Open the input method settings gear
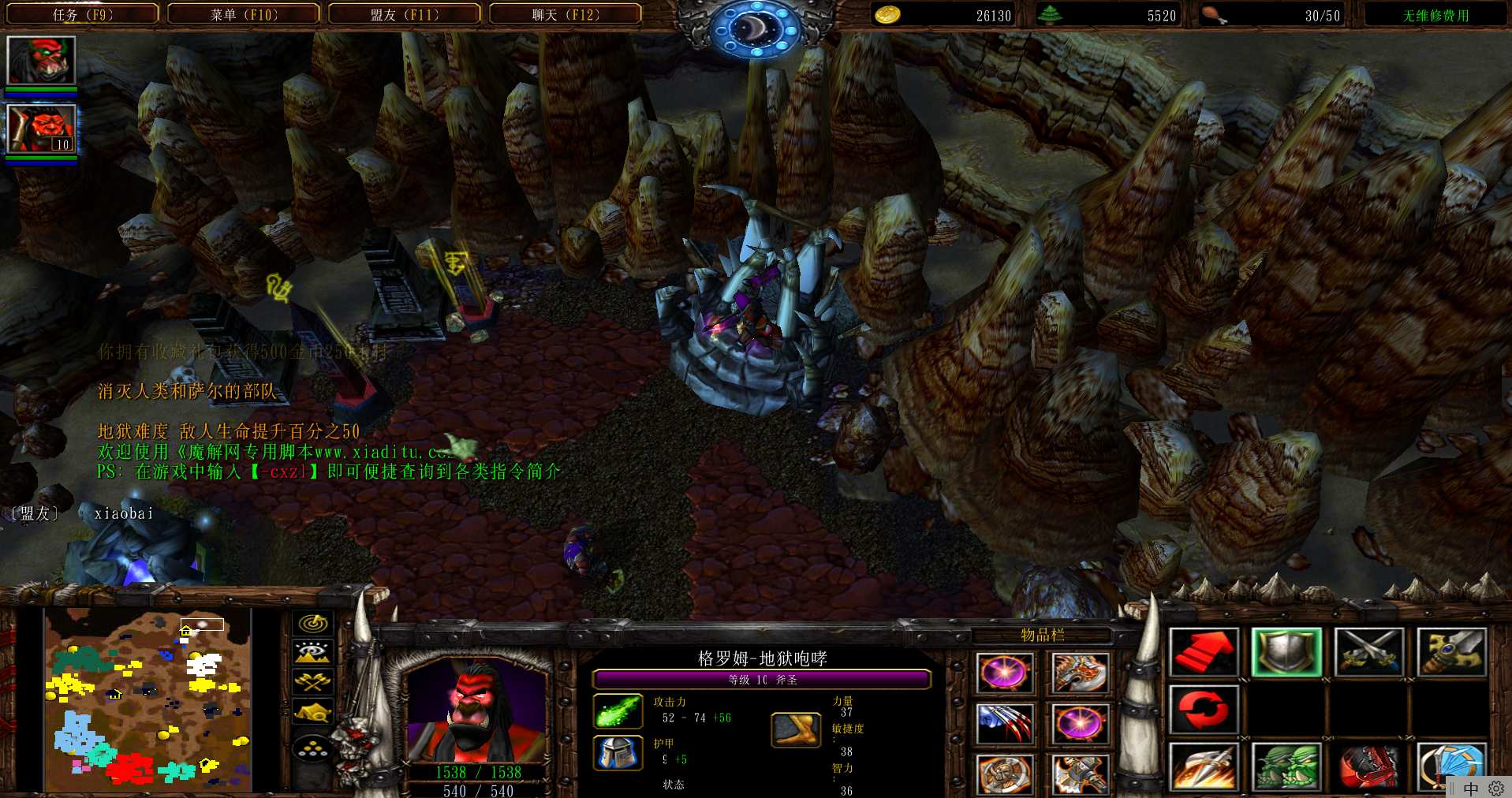This screenshot has height=798, width=1512. coord(1495,789)
